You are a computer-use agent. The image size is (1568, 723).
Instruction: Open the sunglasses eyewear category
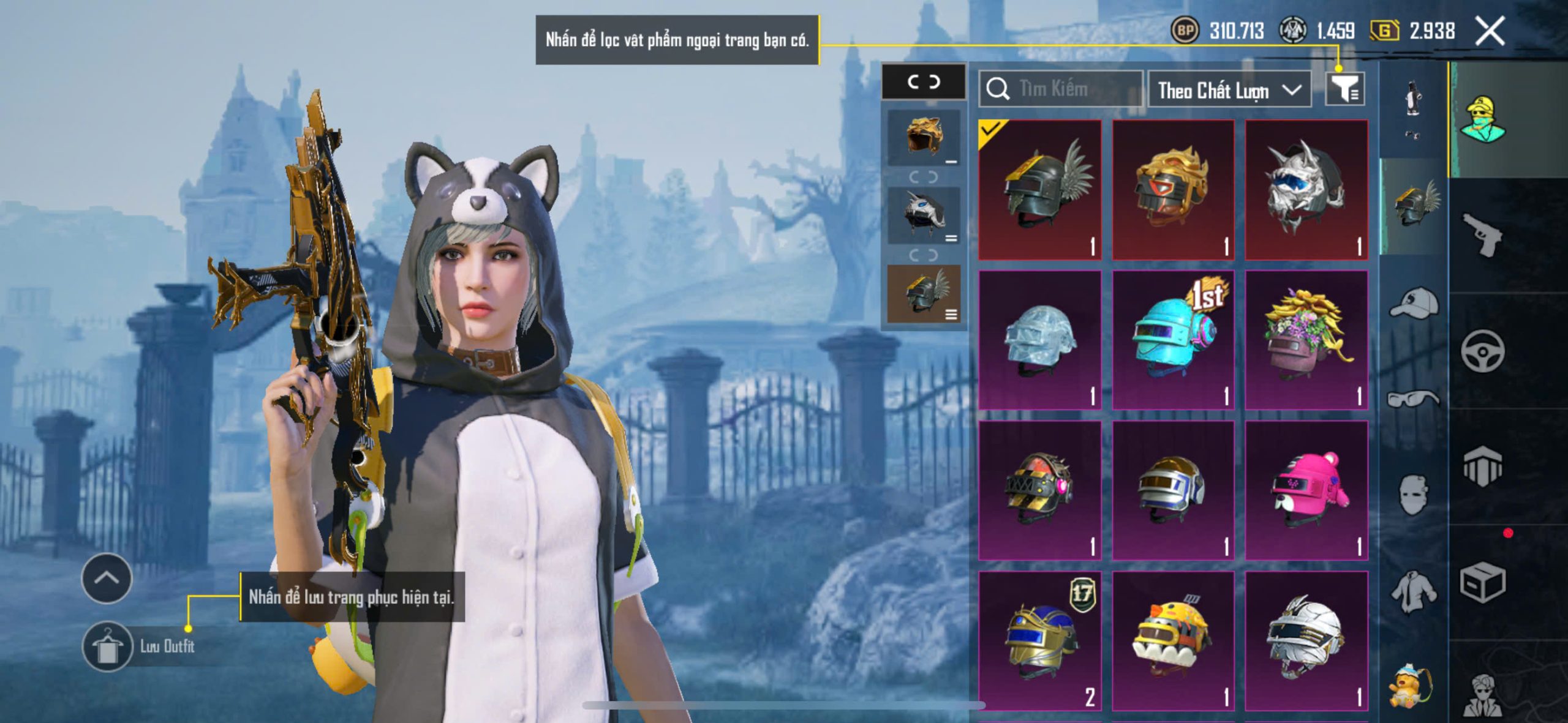tap(1413, 399)
